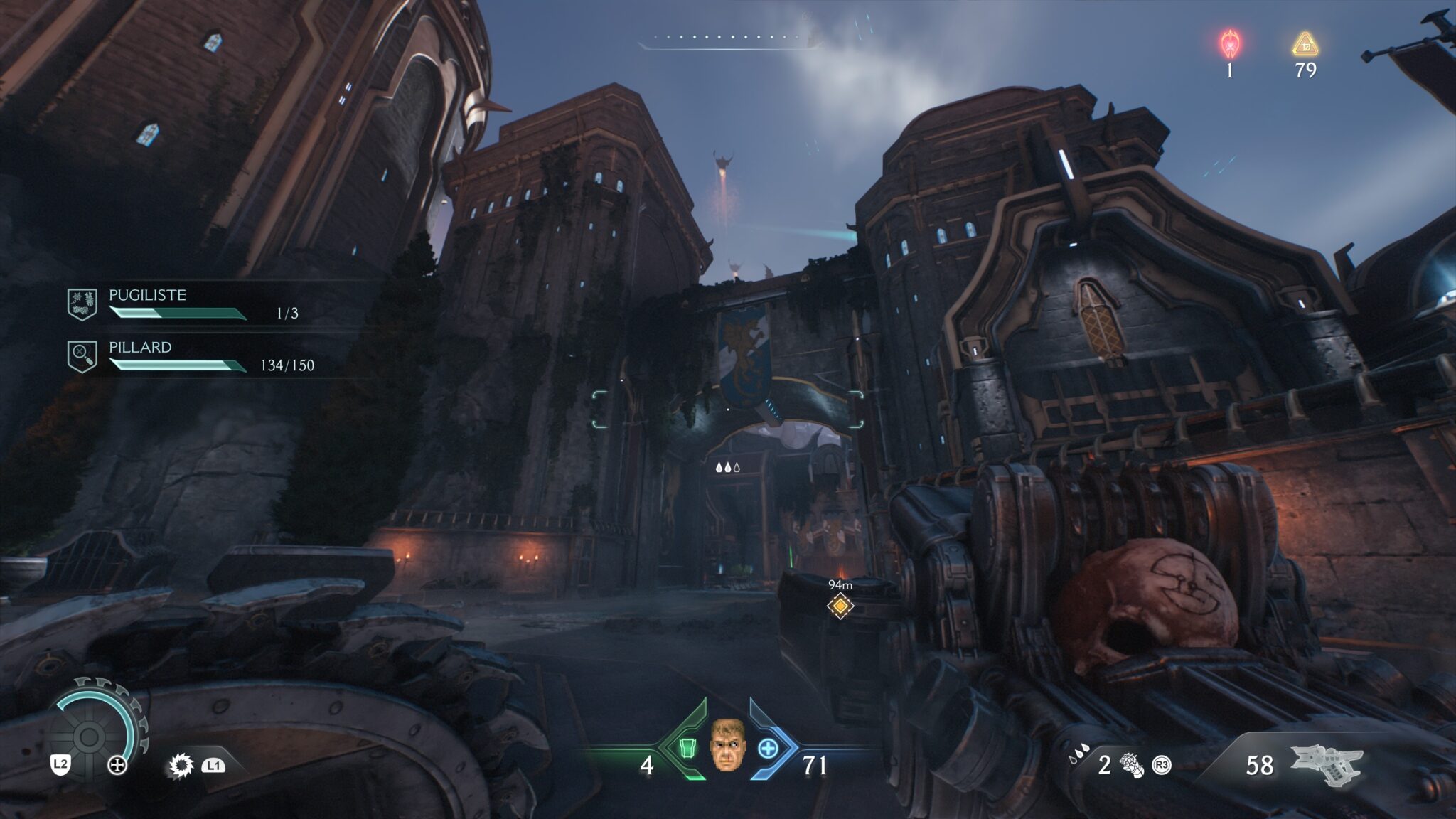Select the red demon skull icon
Screen dimensions: 1456x819
1230,44
